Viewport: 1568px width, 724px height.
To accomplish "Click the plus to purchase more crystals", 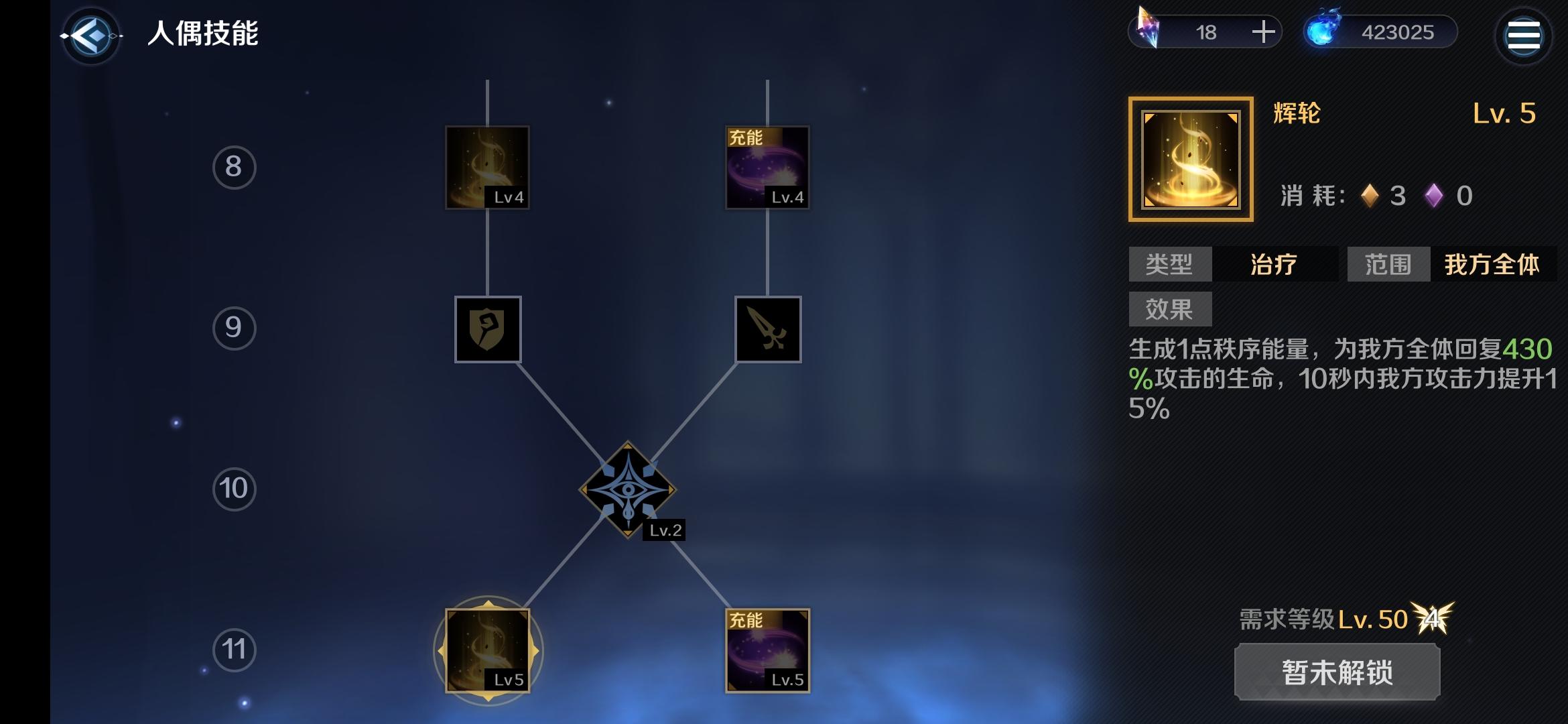I will point(1262,30).
